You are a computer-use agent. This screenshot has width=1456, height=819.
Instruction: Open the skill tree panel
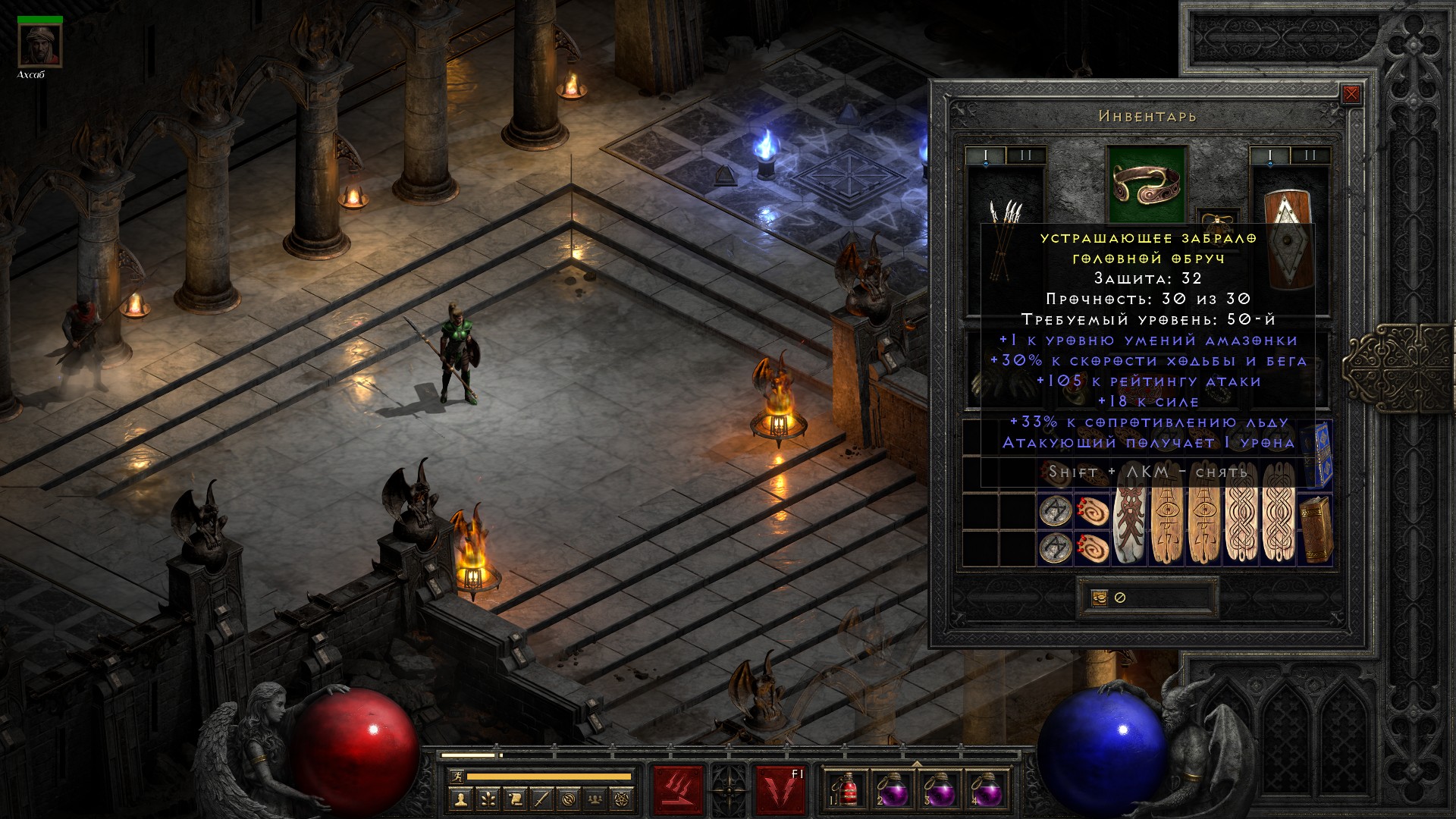pos(488,799)
